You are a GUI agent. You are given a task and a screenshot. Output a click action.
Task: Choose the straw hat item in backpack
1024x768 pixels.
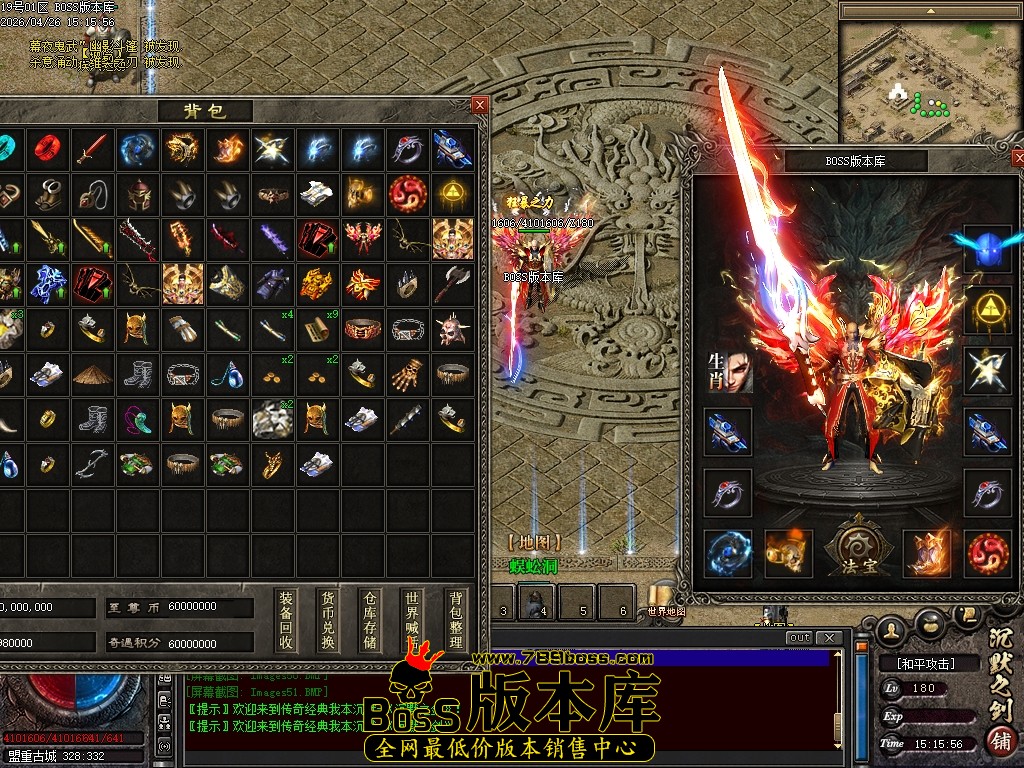coord(92,374)
